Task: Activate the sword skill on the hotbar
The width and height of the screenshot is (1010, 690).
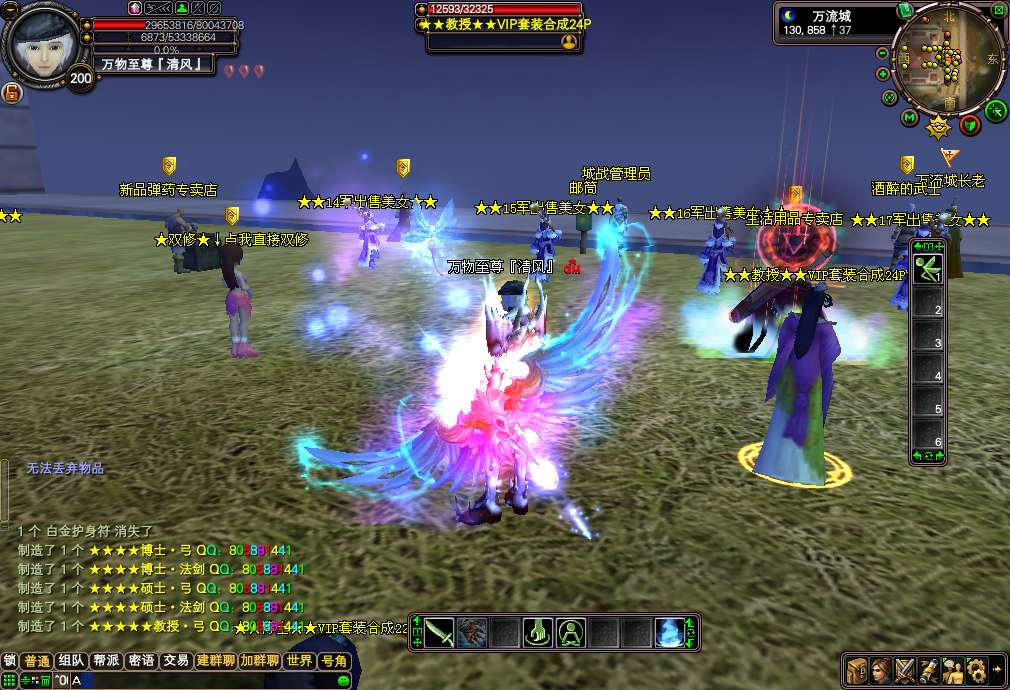Action: coord(440,633)
